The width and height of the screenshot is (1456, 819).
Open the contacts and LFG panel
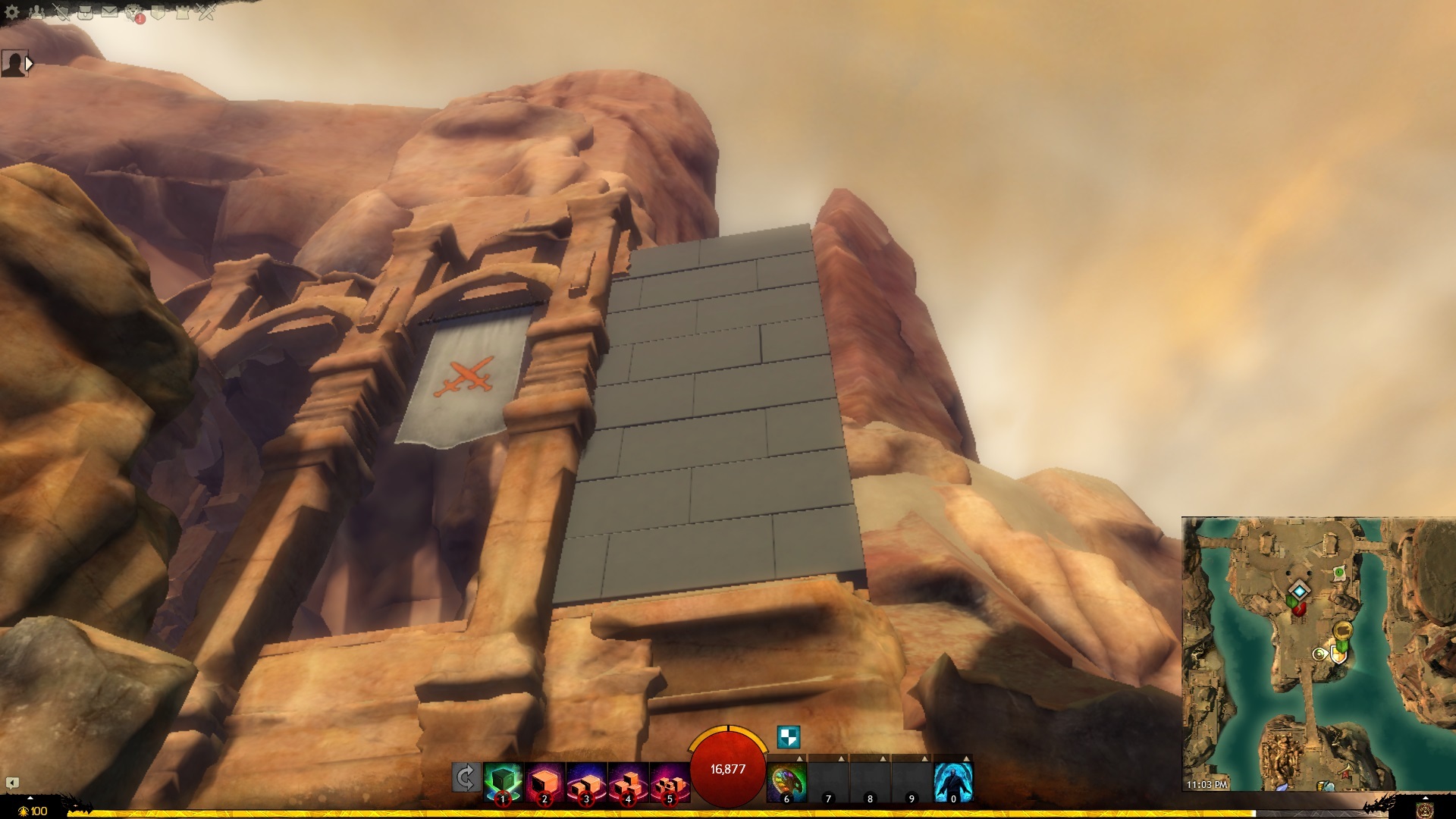(x=36, y=12)
